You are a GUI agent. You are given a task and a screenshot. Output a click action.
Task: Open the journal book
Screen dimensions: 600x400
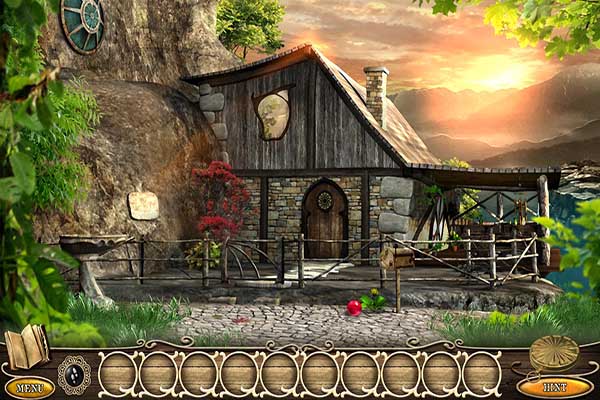pyautogui.click(x=26, y=346)
